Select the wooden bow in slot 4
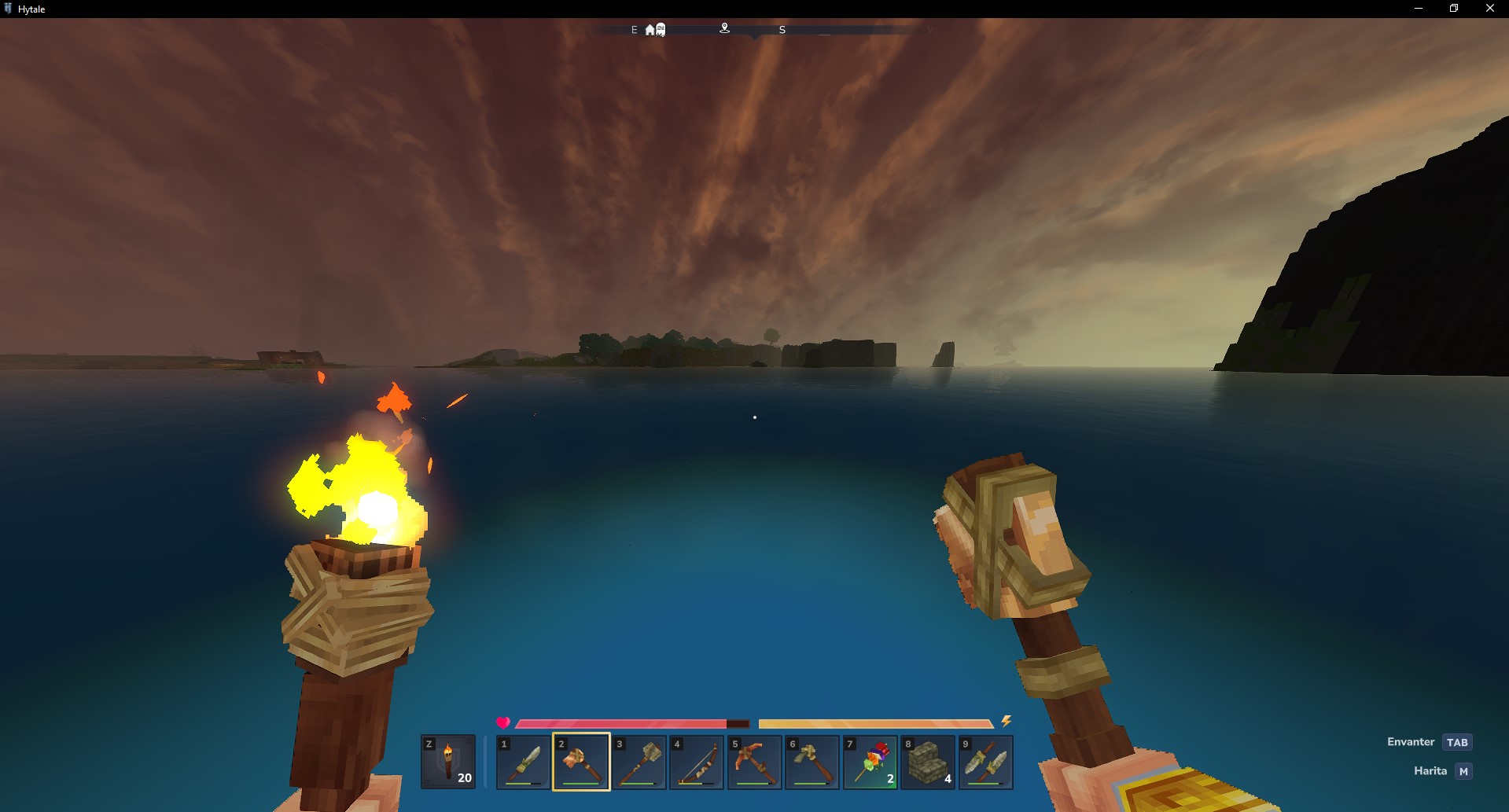Image resolution: width=1509 pixels, height=812 pixels. [697, 762]
